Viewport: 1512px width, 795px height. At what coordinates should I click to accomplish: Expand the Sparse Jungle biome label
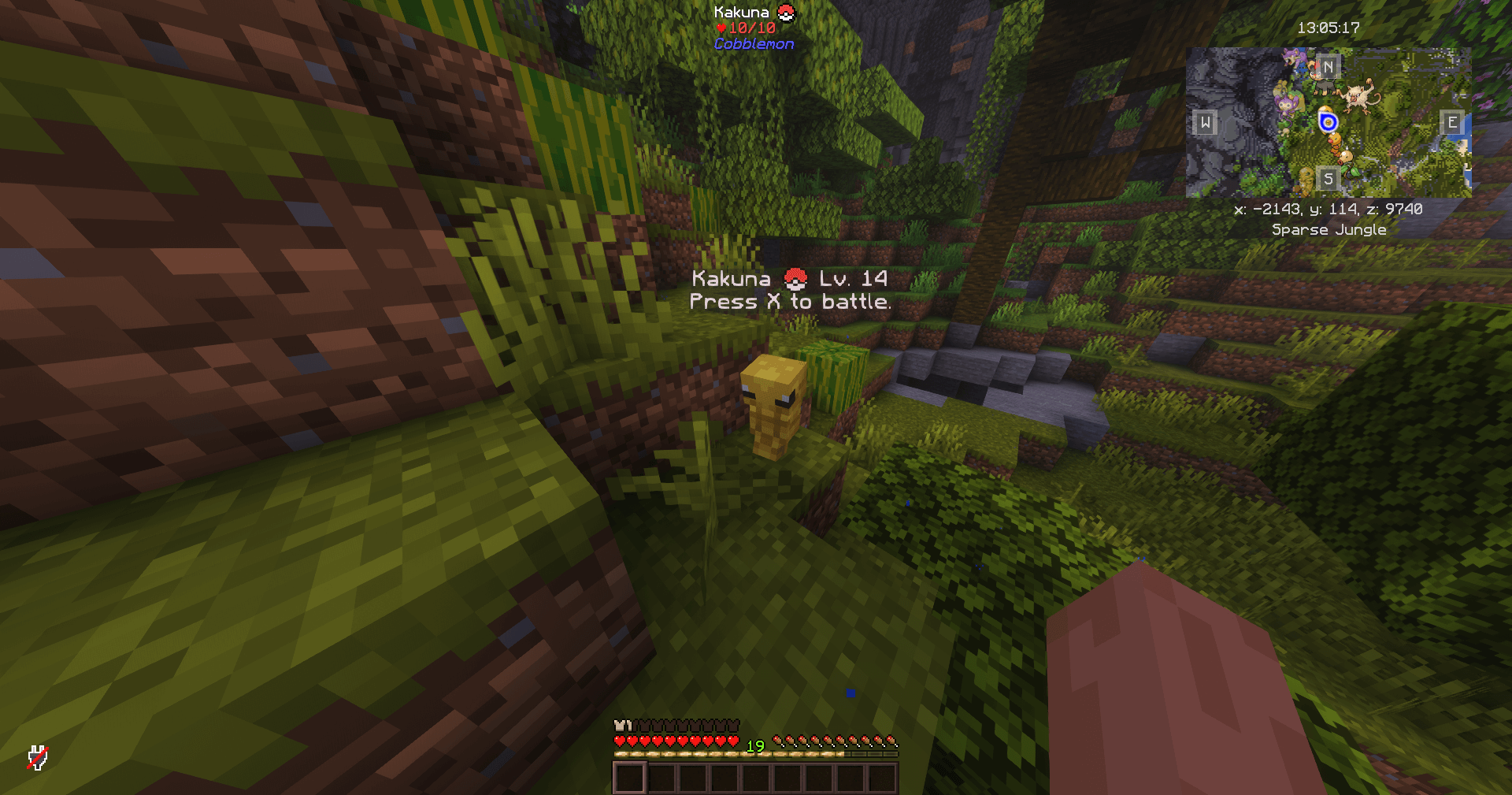(x=1330, y=229)
